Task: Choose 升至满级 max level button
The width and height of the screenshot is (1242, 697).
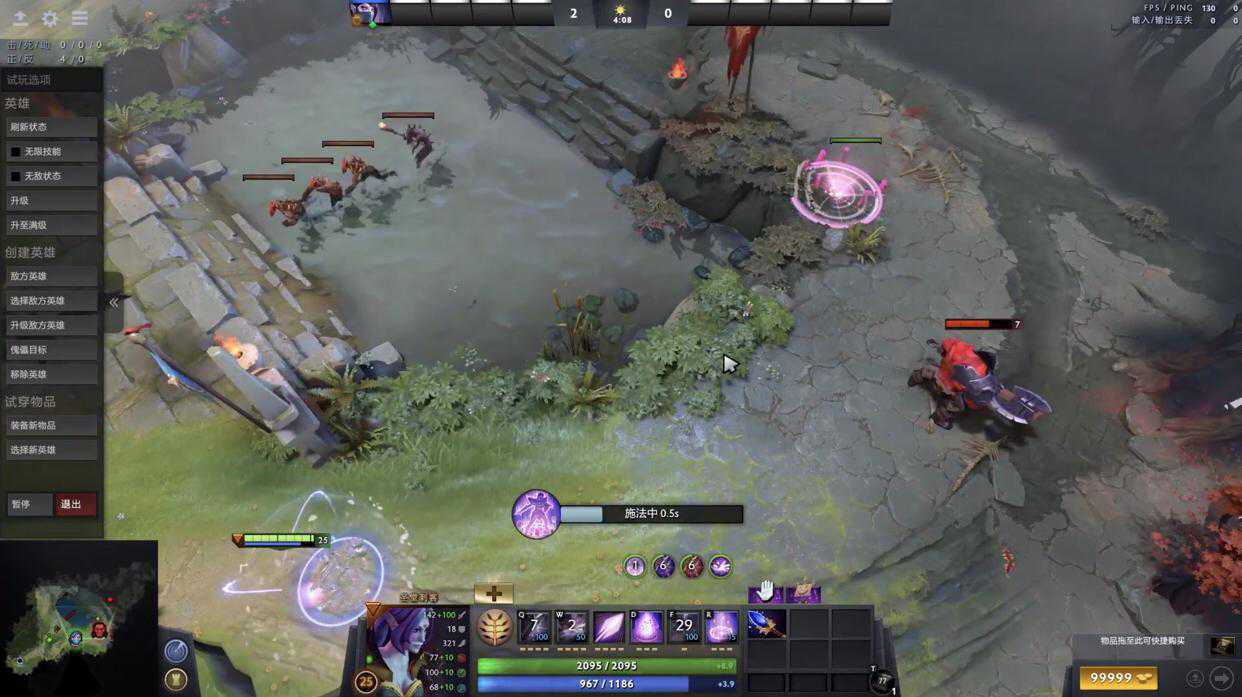Action: tap(51, 225)
